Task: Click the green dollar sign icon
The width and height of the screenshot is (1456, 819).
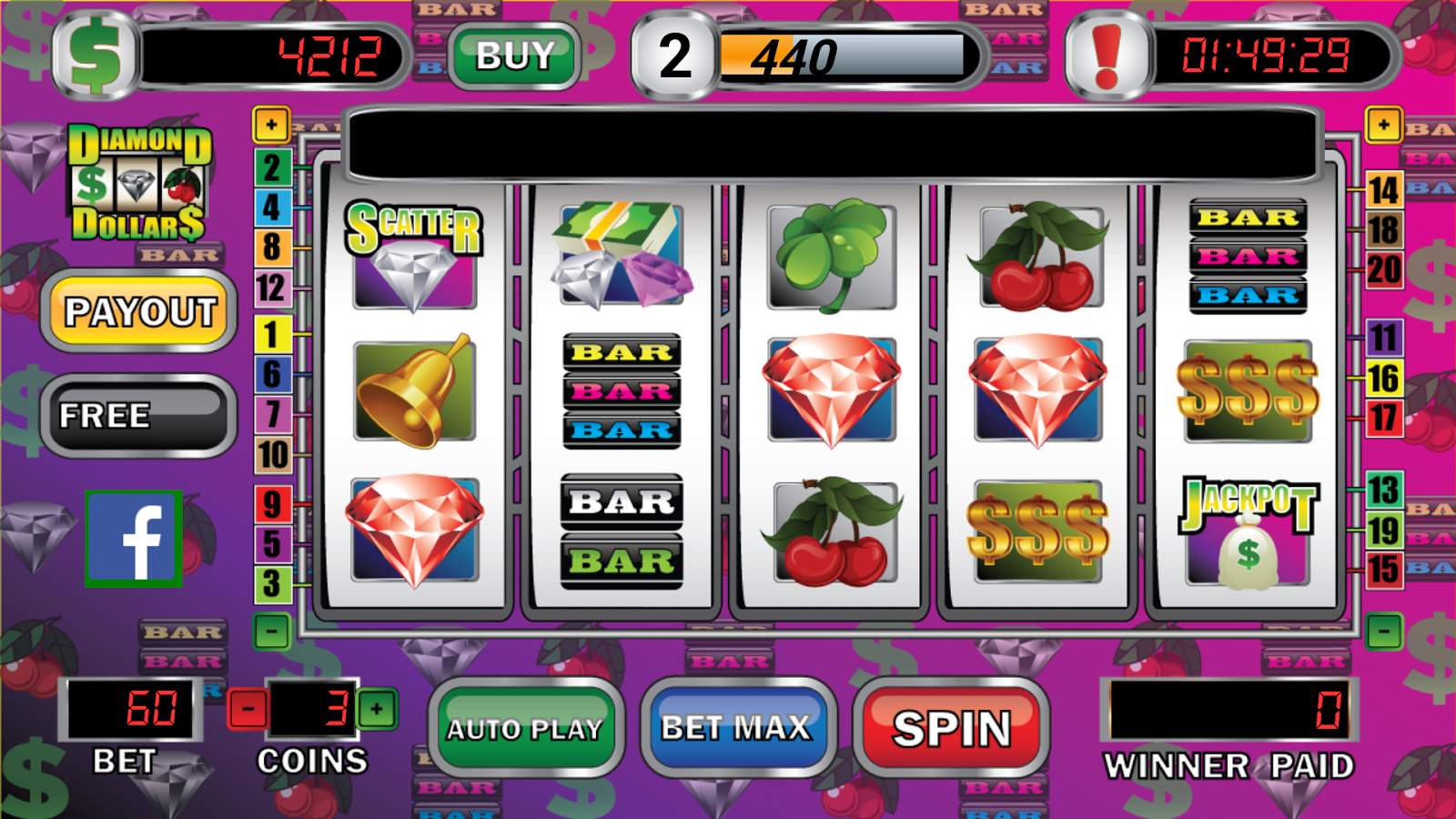Action: coord(96,56)
